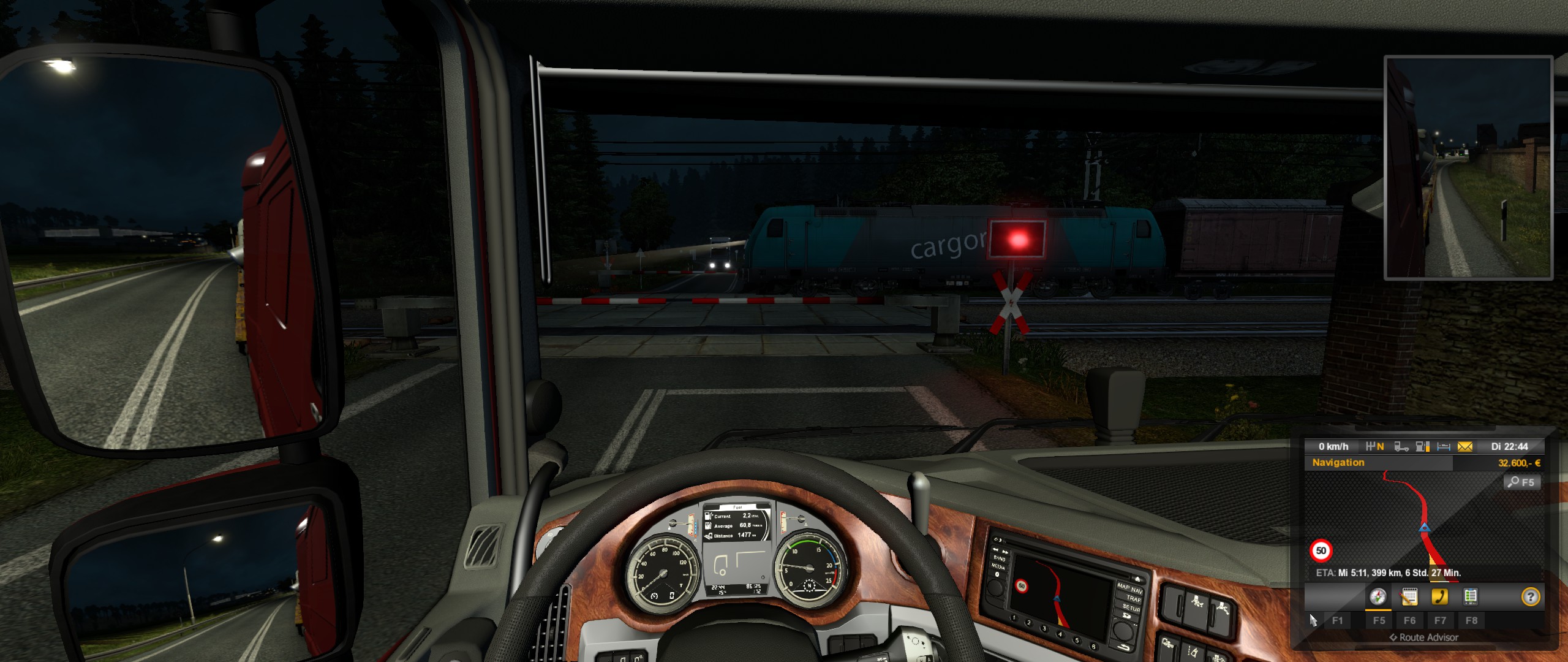
Task: Open the yellow envelope mail notification
Action: tap(1465, 447)
